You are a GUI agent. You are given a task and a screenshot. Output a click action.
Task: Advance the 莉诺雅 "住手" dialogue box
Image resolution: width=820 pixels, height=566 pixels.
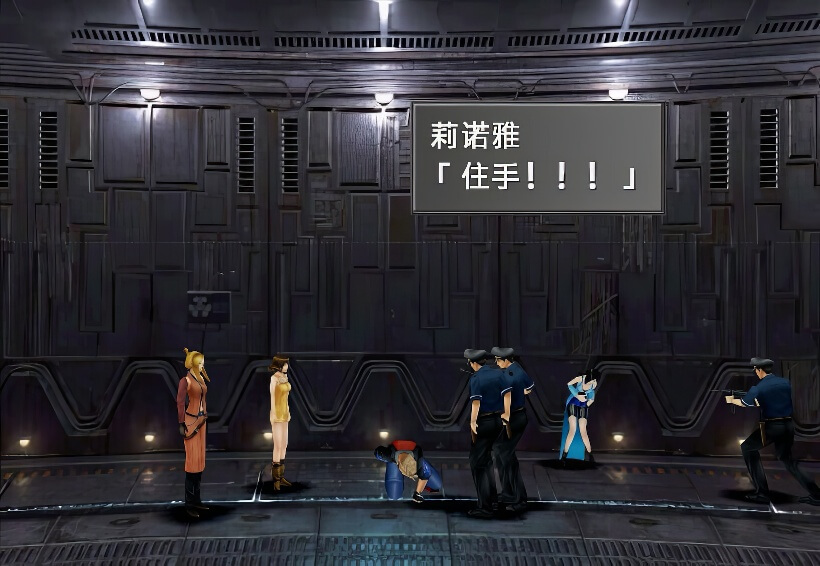537,157
